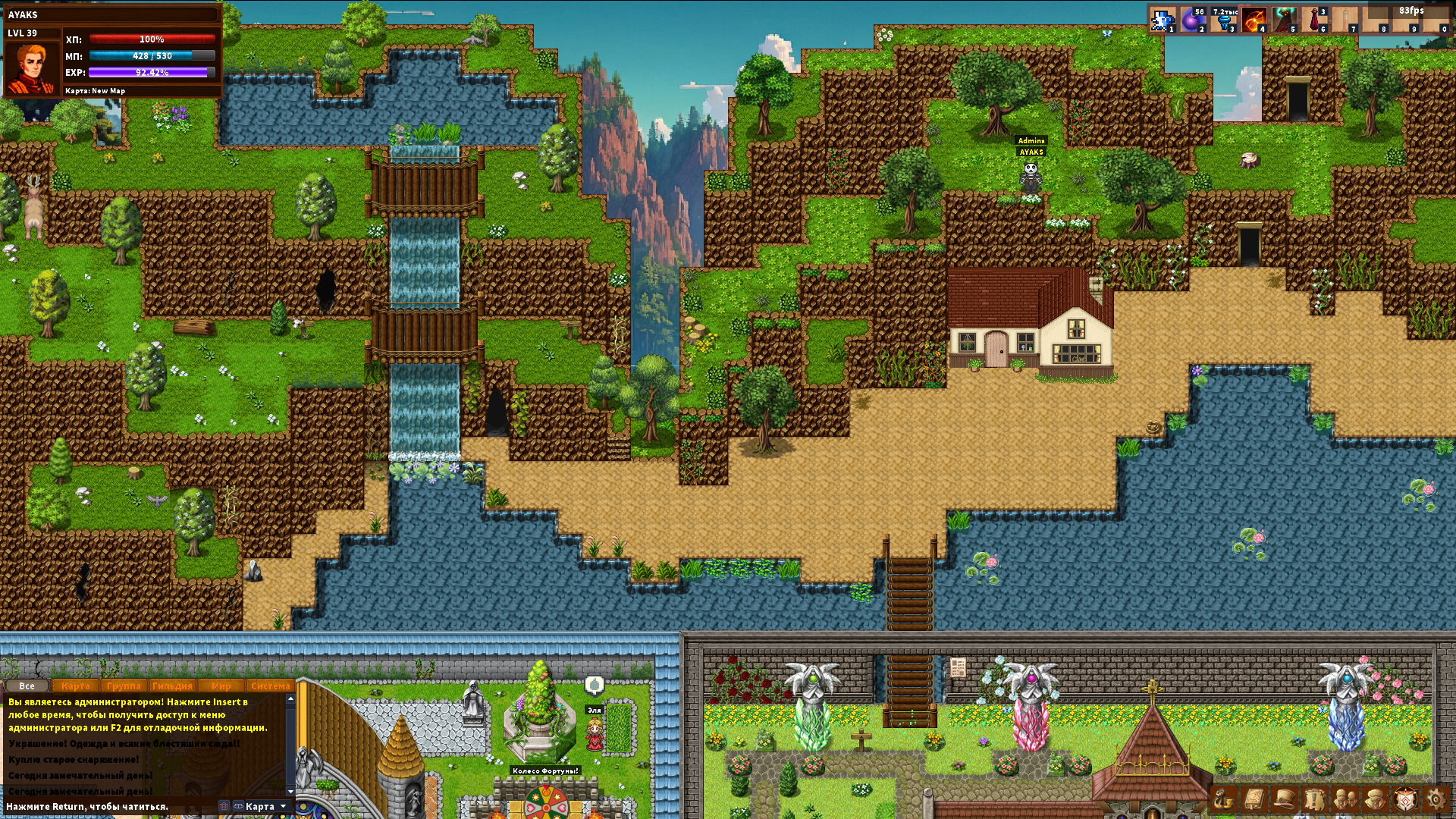This screenshot has width=1456, height=819.
Task: Use the blue gem item in slot 3
Action: coord(1223,20)
